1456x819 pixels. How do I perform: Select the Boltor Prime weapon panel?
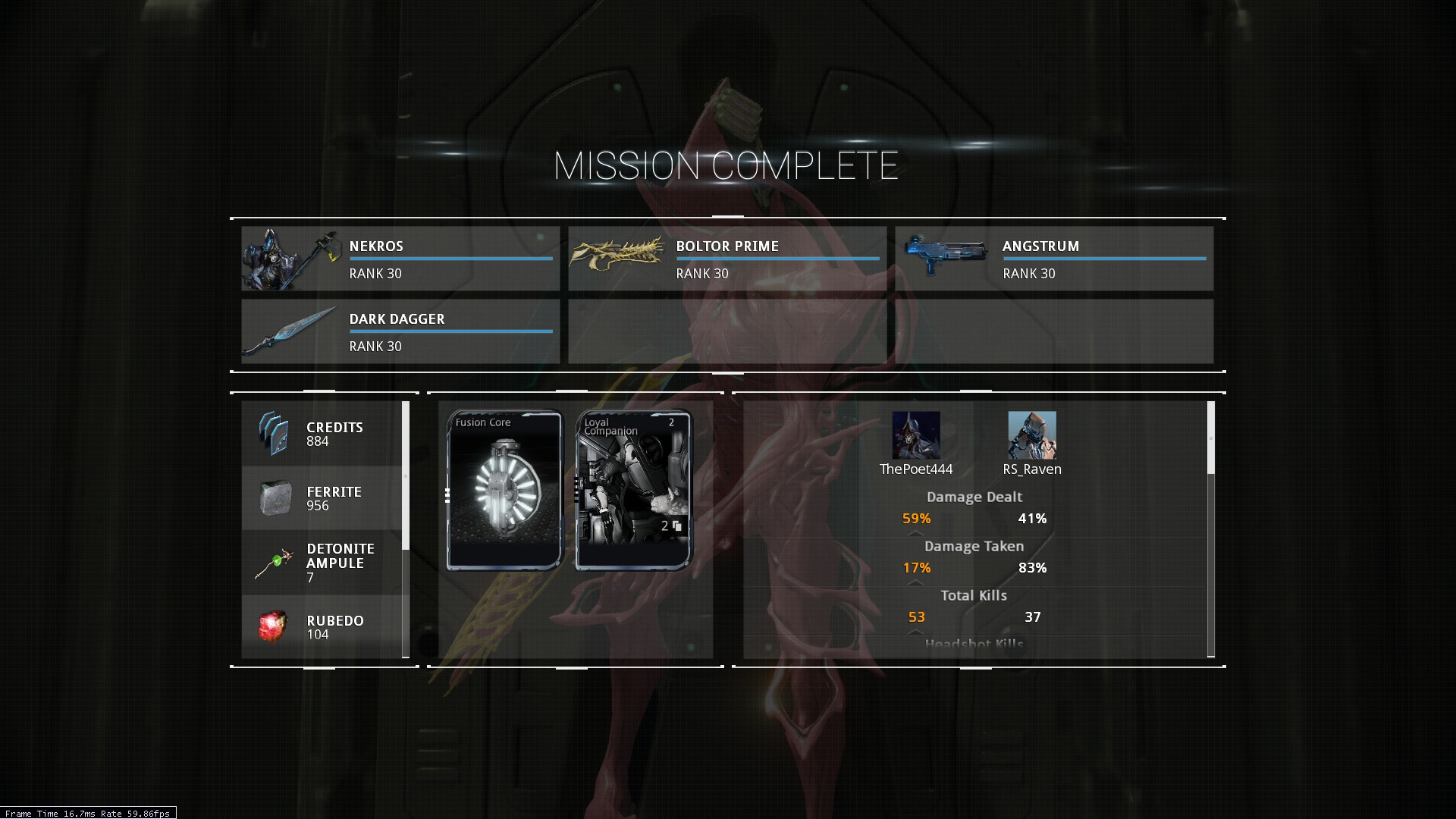[x=727, y=259]
